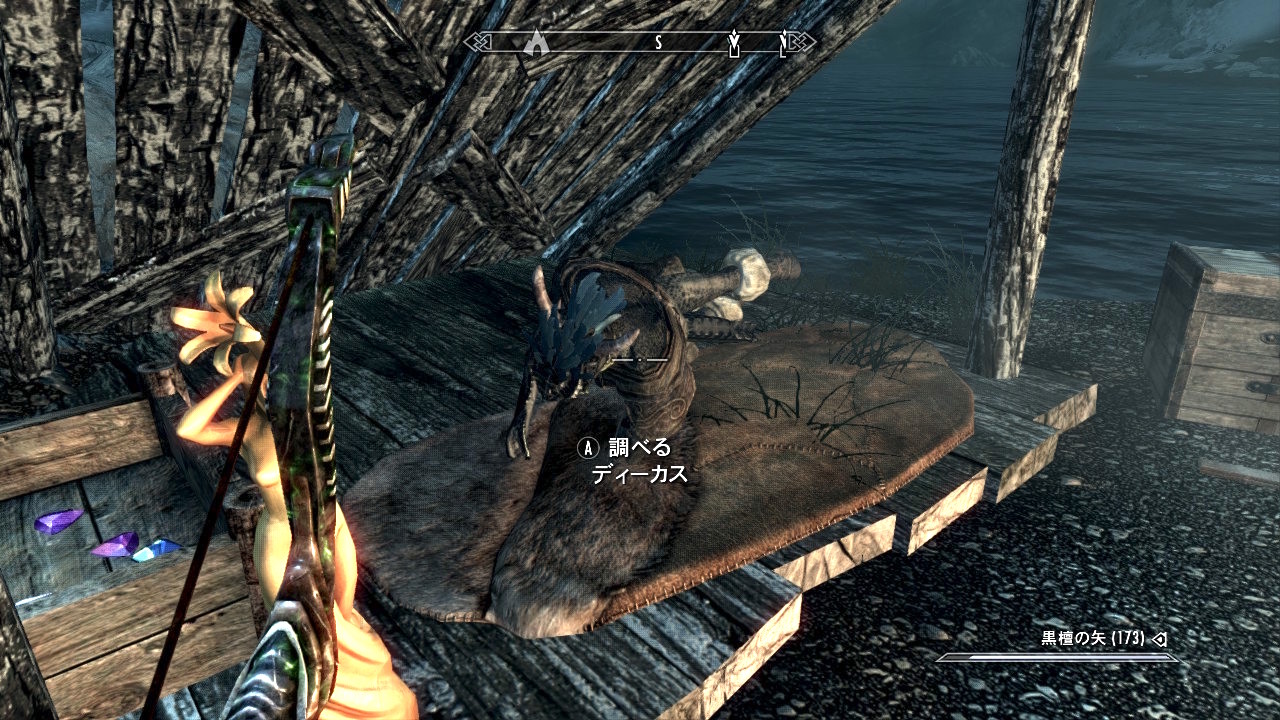Viewport: 1280px width, 720px height.
Task: Click the cave location marker on the compass
Action: pyautogui.click(x=538, y=42)
